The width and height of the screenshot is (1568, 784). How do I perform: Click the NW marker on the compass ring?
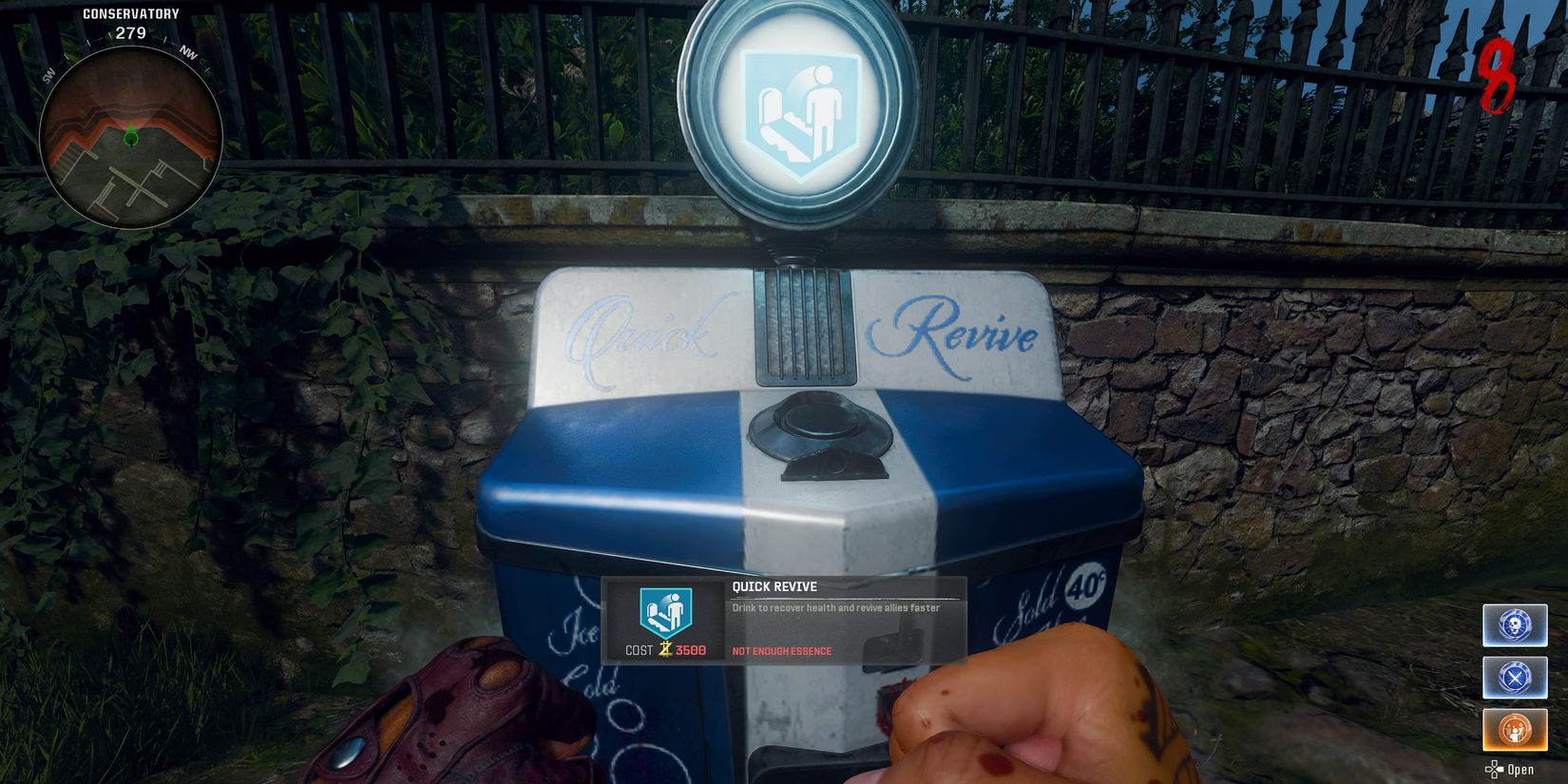point(188,55)
